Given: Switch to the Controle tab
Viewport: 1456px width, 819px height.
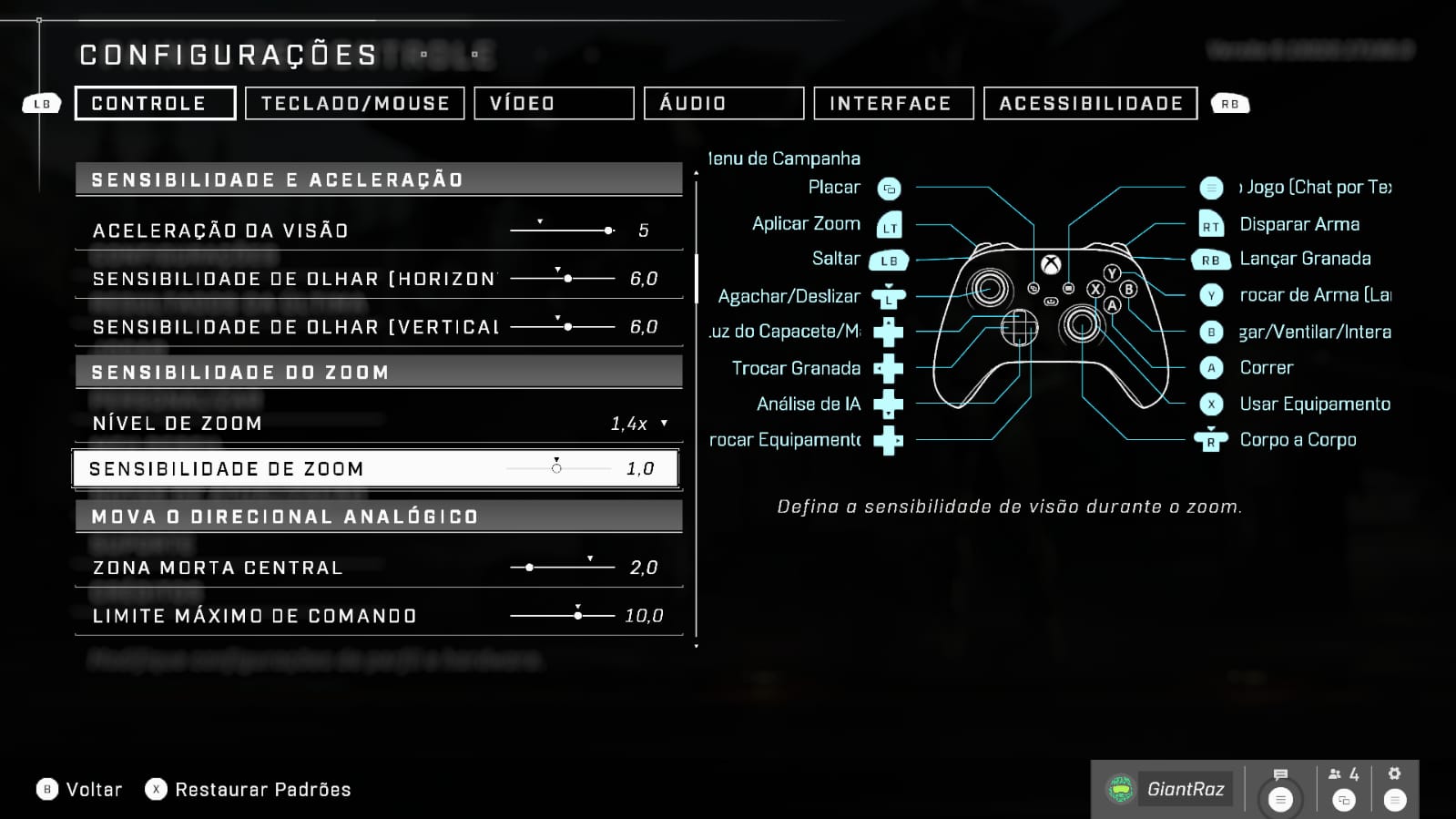Looking at the screenshot, I should (x=155, y=104).
